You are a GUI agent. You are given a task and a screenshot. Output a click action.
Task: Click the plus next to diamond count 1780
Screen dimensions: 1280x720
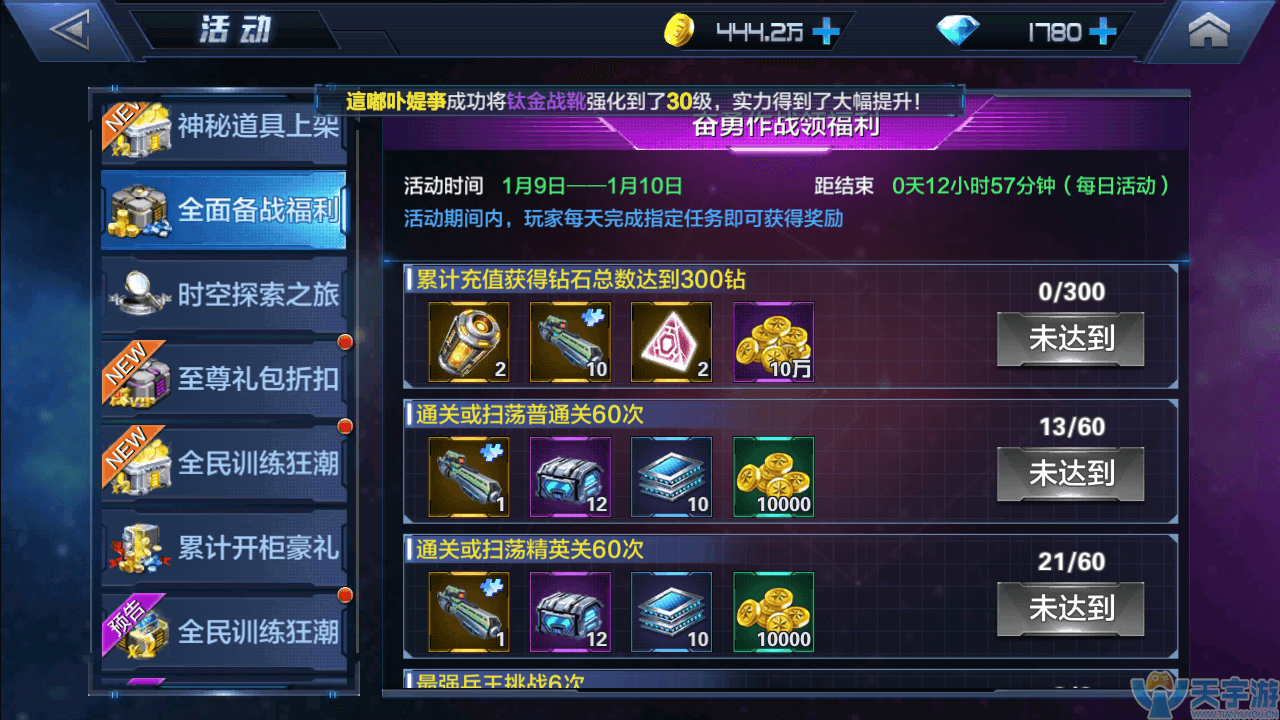[x=1100, y=31]
